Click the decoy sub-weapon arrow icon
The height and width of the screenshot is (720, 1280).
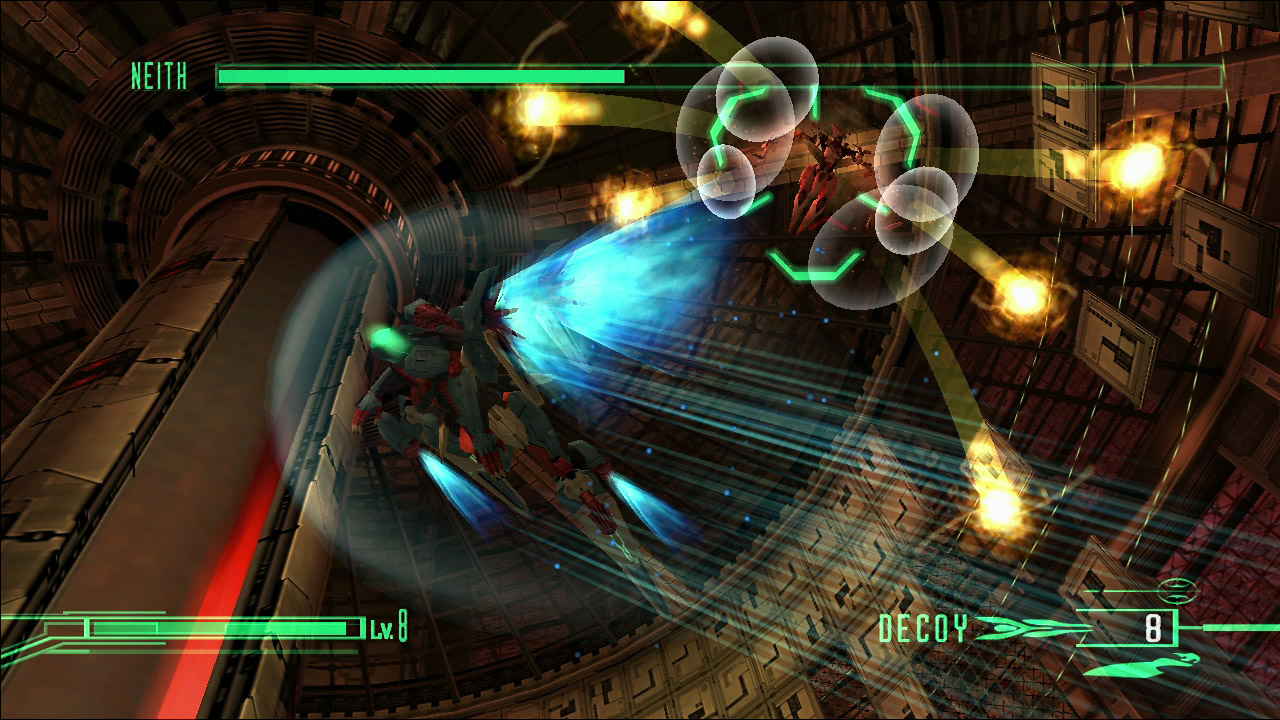(x=1030, y=629)
